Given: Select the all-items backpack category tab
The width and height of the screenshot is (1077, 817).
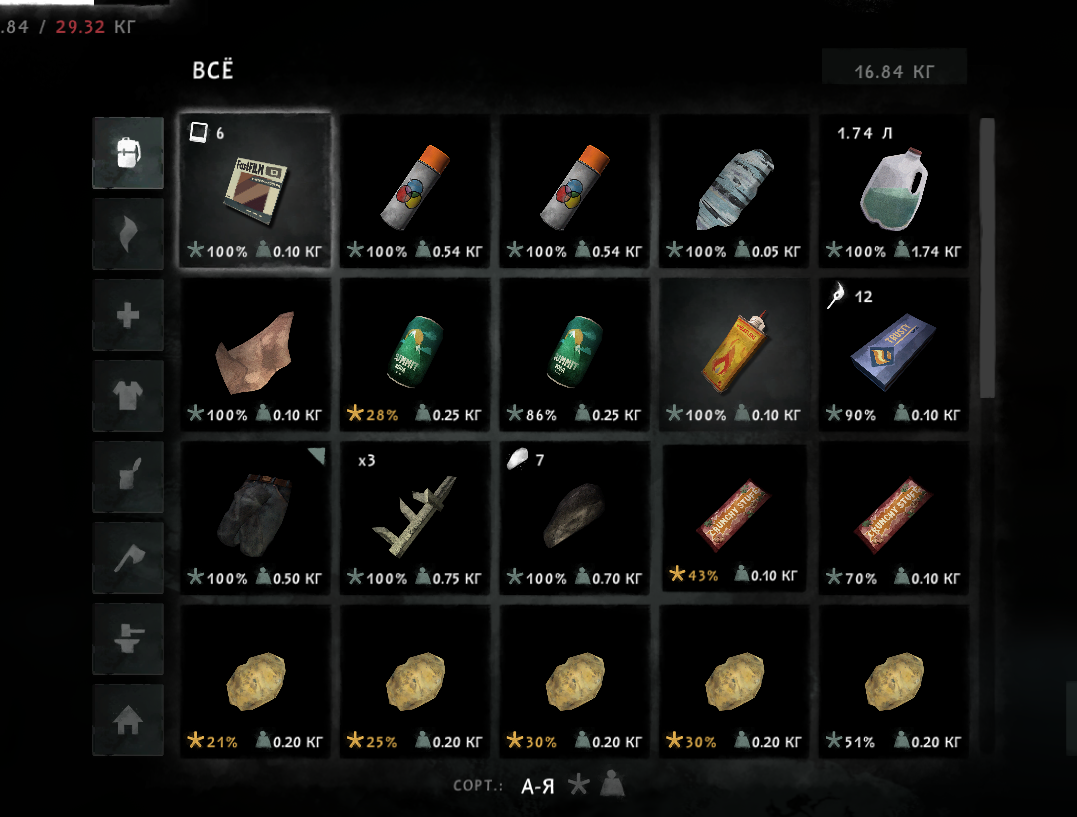Looking at the screenshot, I should click(x=128, y=153).
